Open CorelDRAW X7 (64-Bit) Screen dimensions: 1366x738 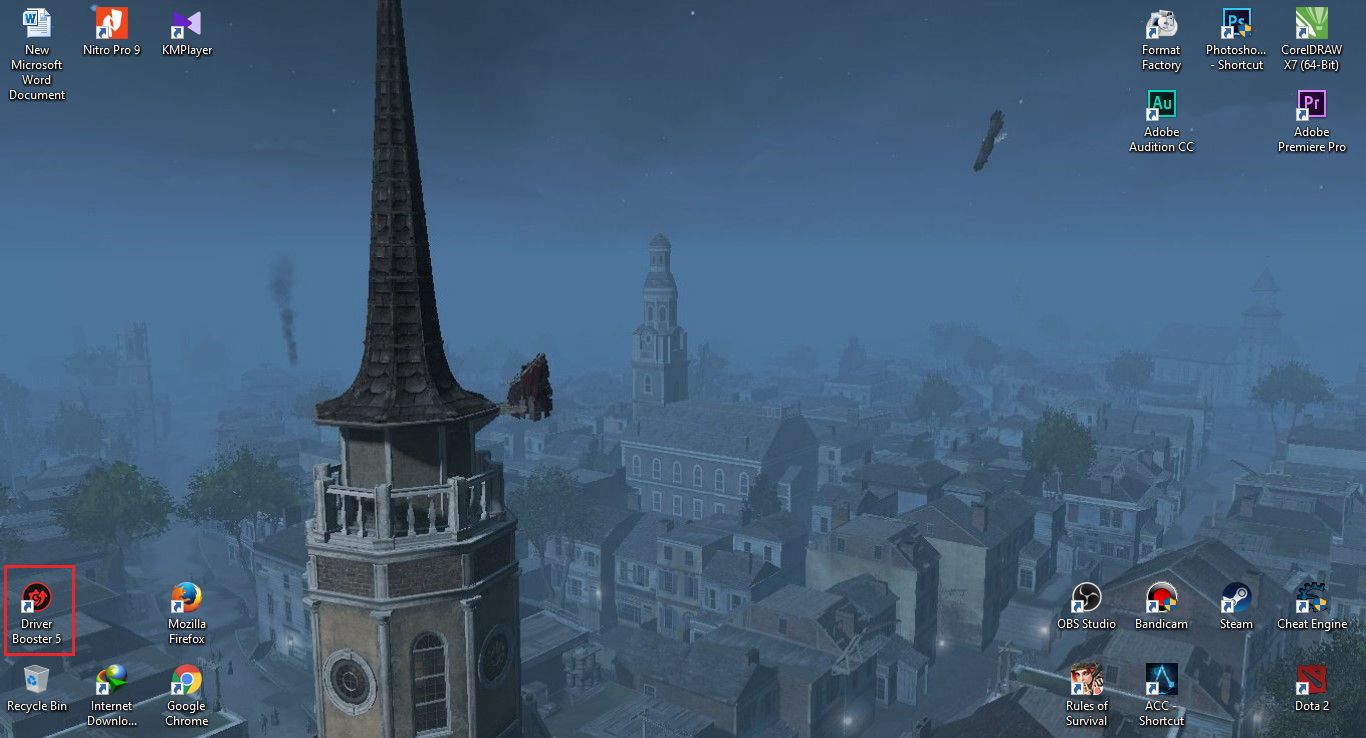(1311, 22)
